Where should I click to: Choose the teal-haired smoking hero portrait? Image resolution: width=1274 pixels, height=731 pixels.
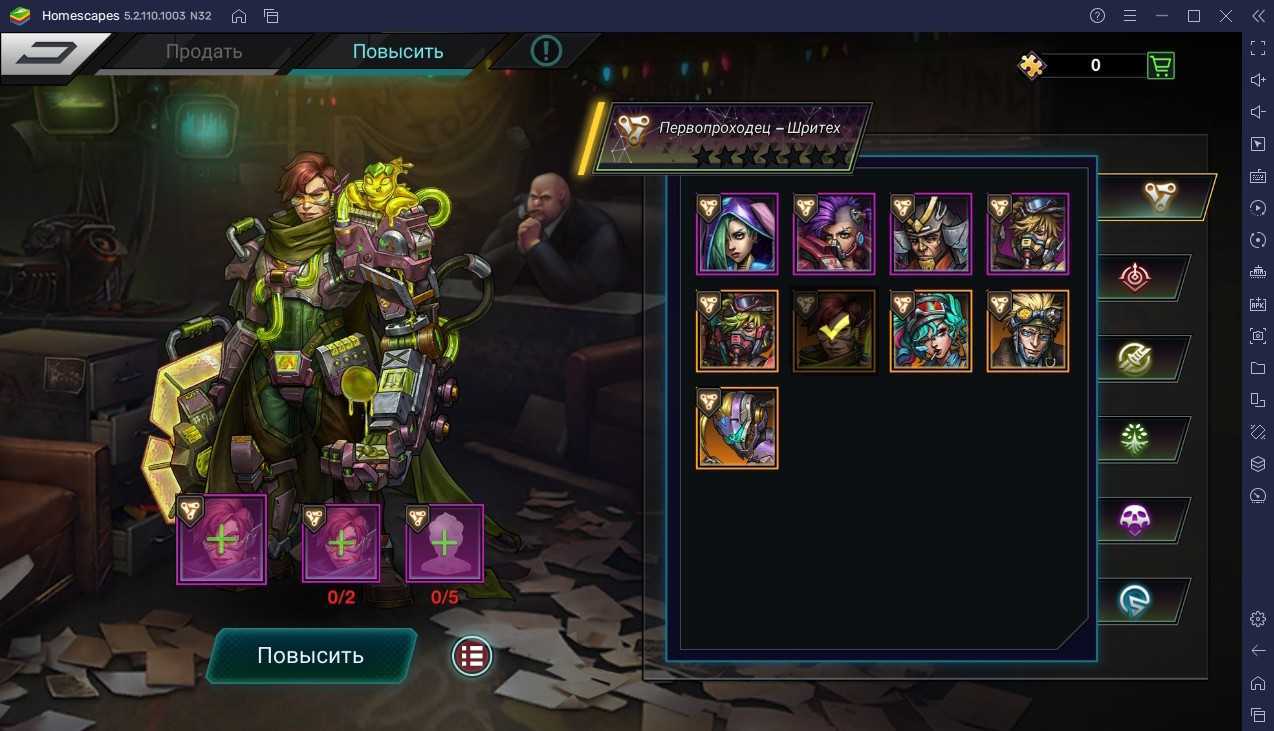931,331
